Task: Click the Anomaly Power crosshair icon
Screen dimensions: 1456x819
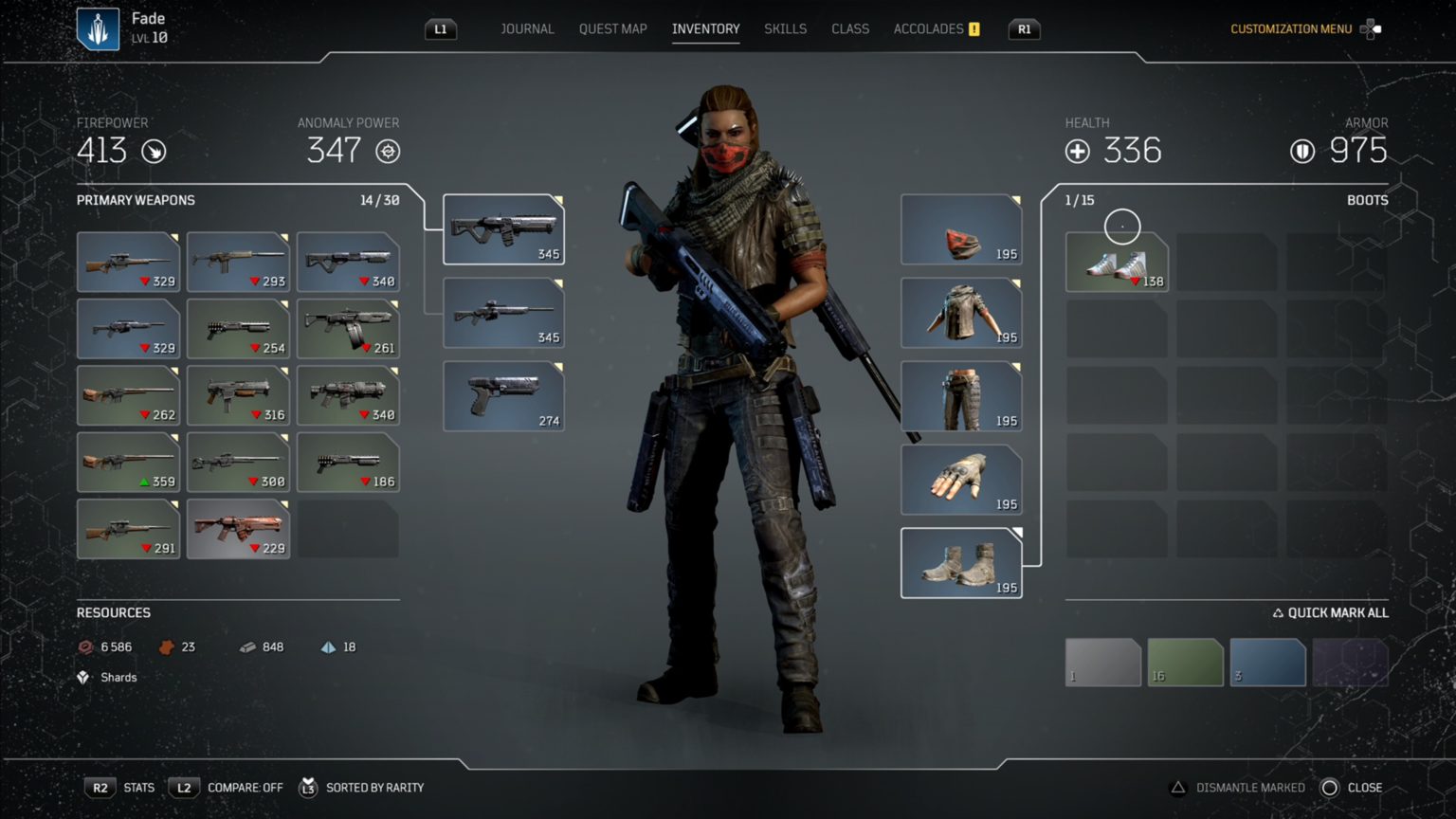Action: point(389,152)
